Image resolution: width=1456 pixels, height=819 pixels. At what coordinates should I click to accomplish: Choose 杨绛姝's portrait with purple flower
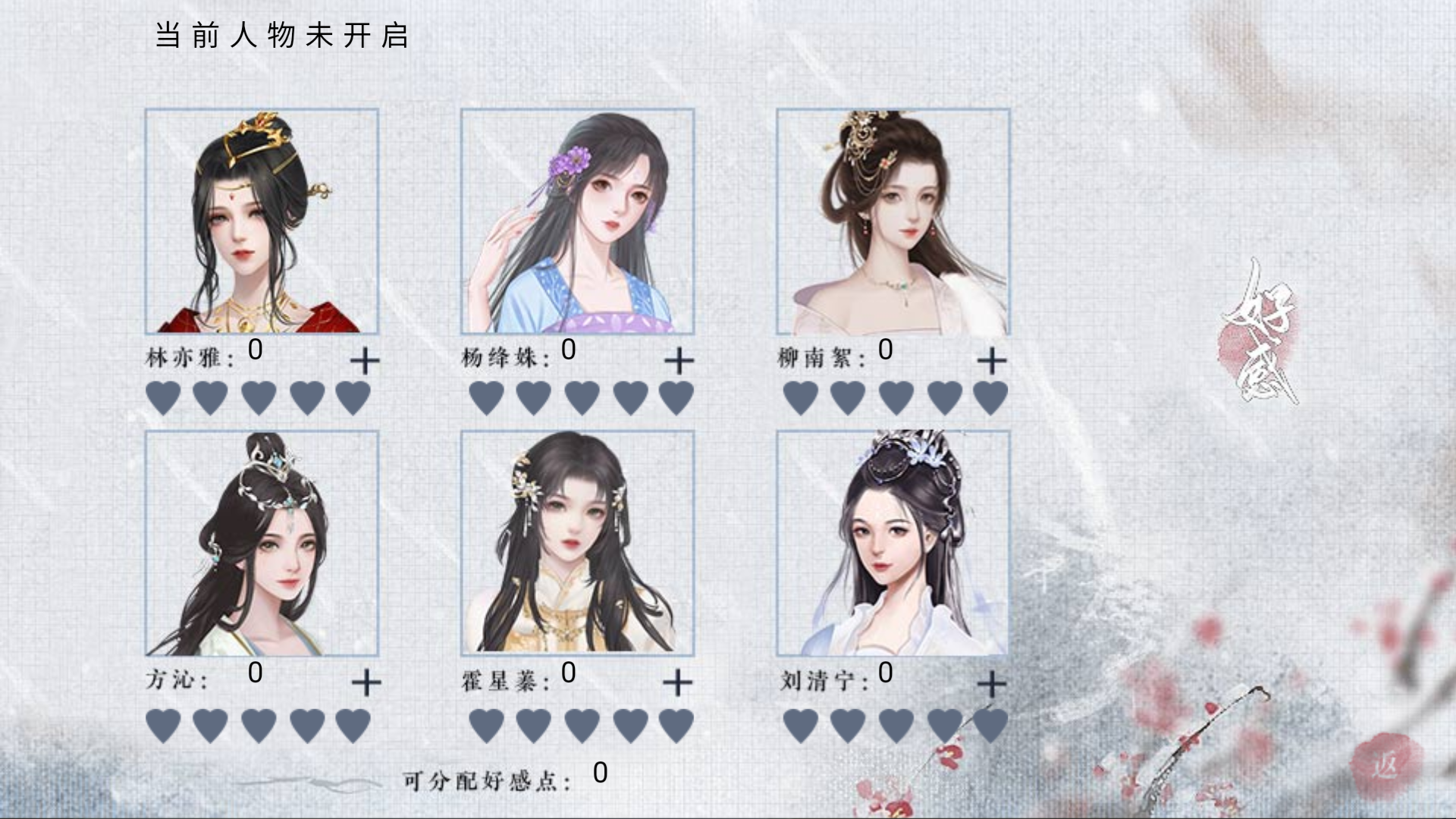(x=577, y=221)
